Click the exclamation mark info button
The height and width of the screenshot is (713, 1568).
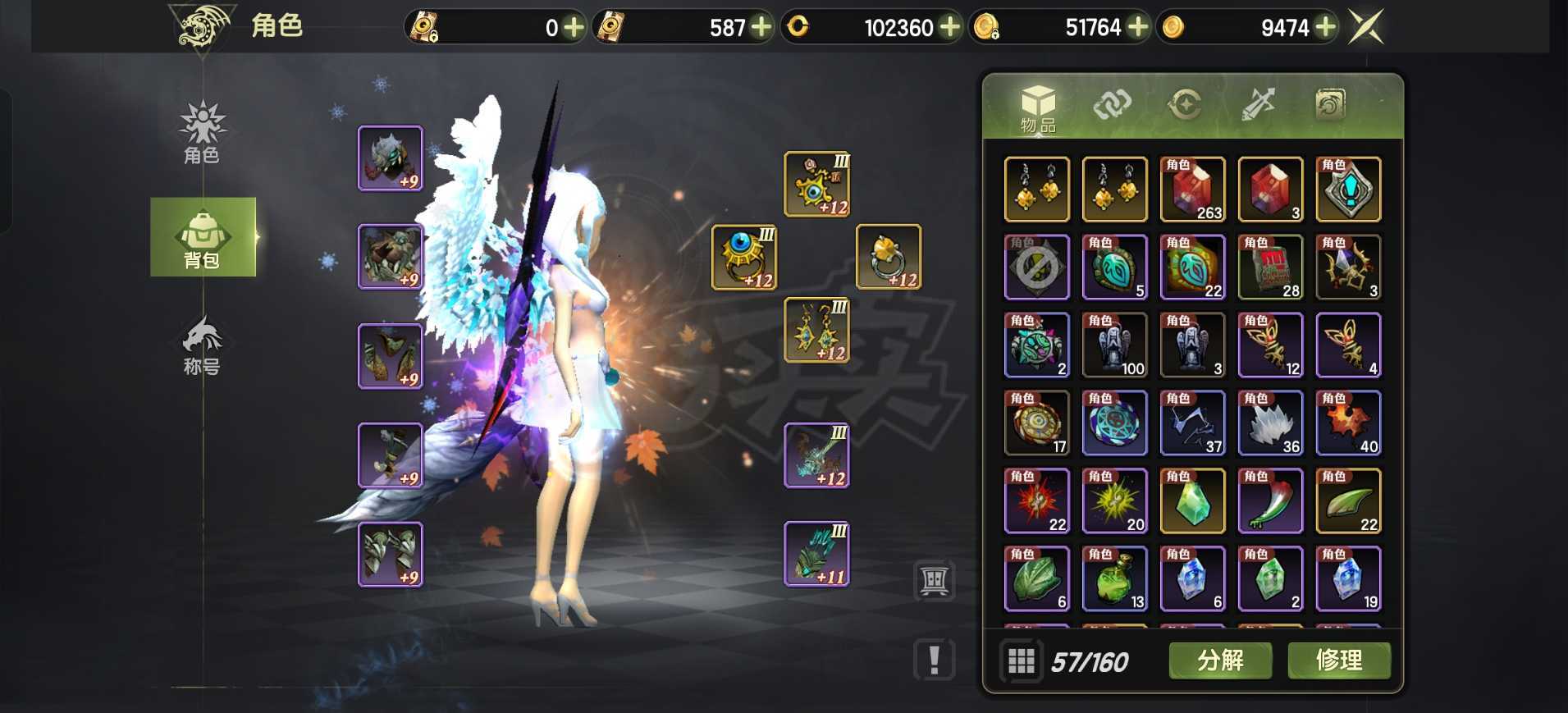[934, 660]
